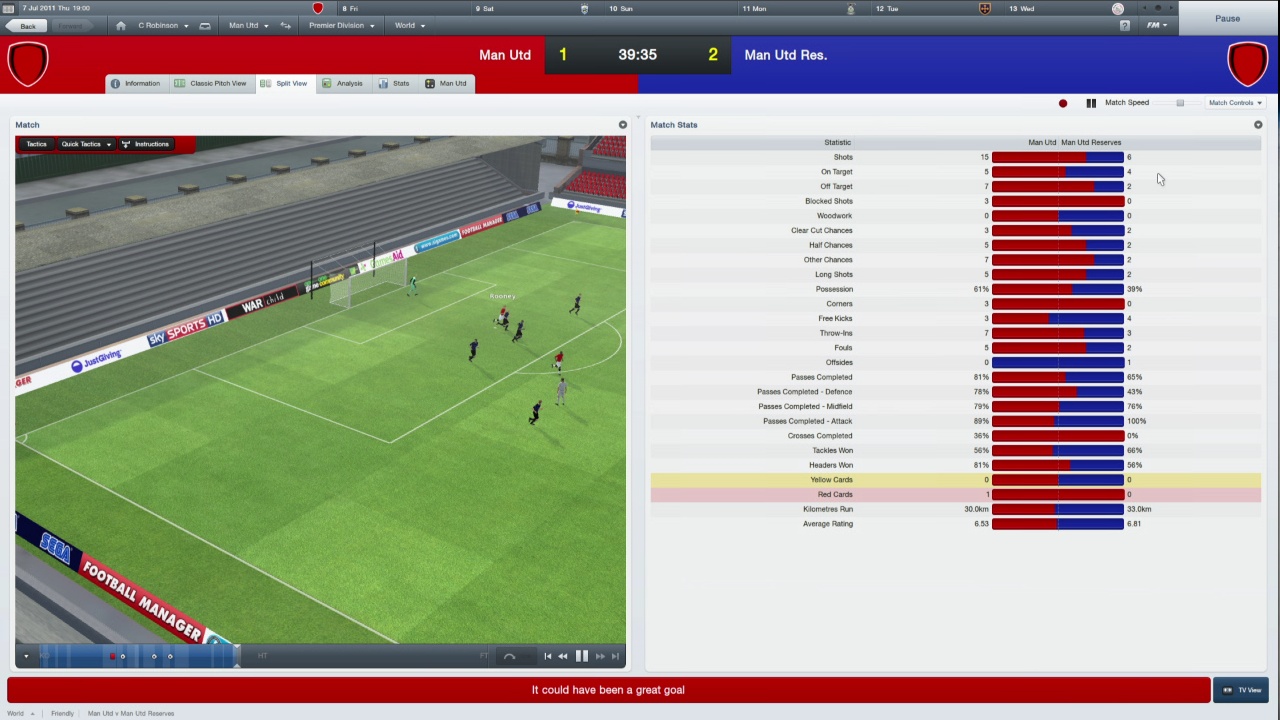The height and width of the screenshot is (720, 1280).
Task: Expand the timeline arrow at bottom left of pitch
Action: point(25,656)
